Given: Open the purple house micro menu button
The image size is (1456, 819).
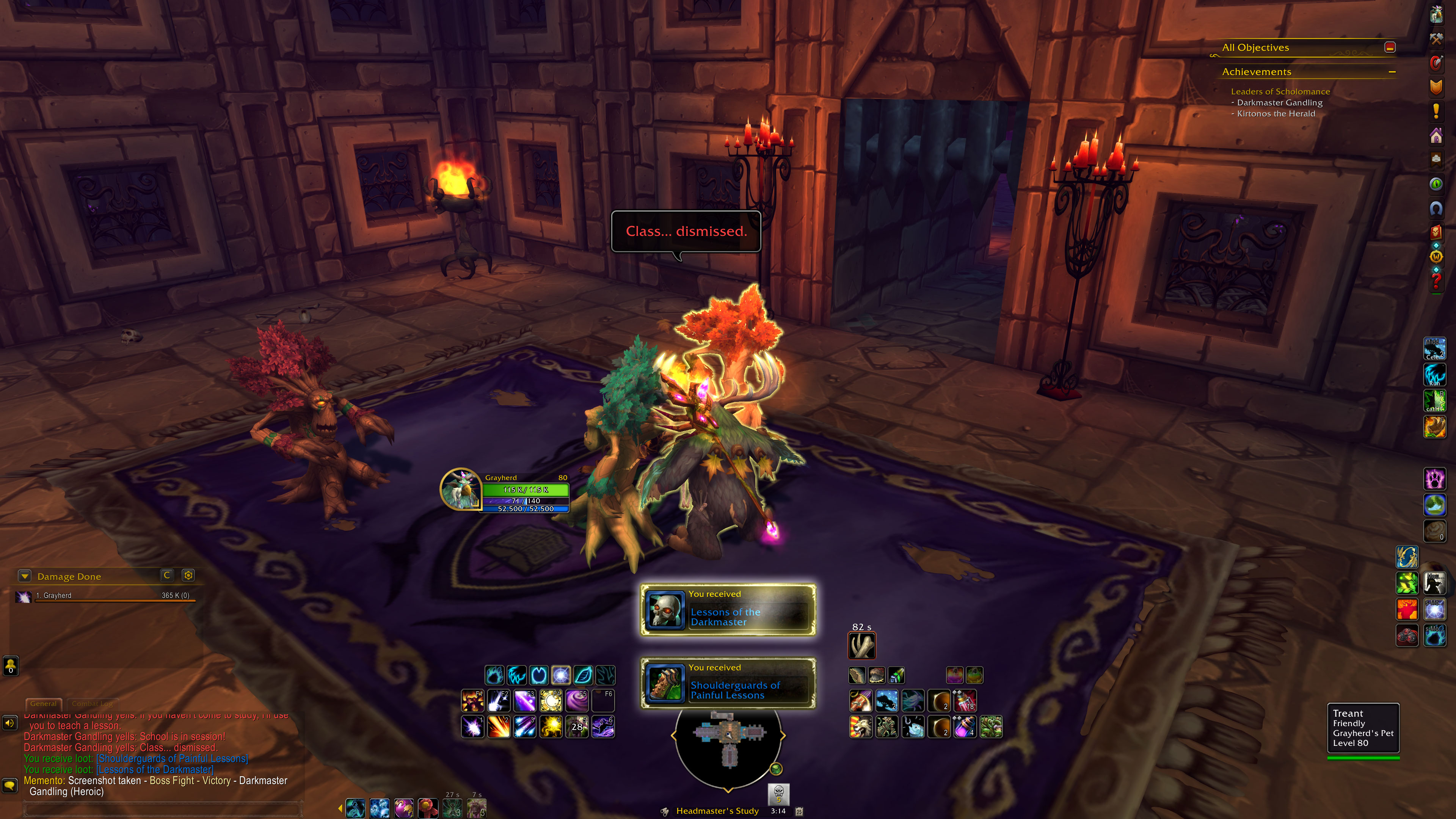Looking at the screenshot, I should [1436, 136].
